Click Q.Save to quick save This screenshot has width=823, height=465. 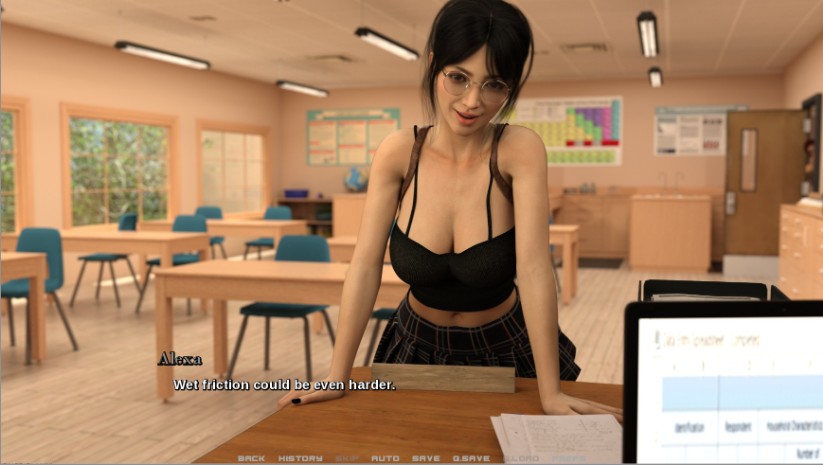pos(470,458)
